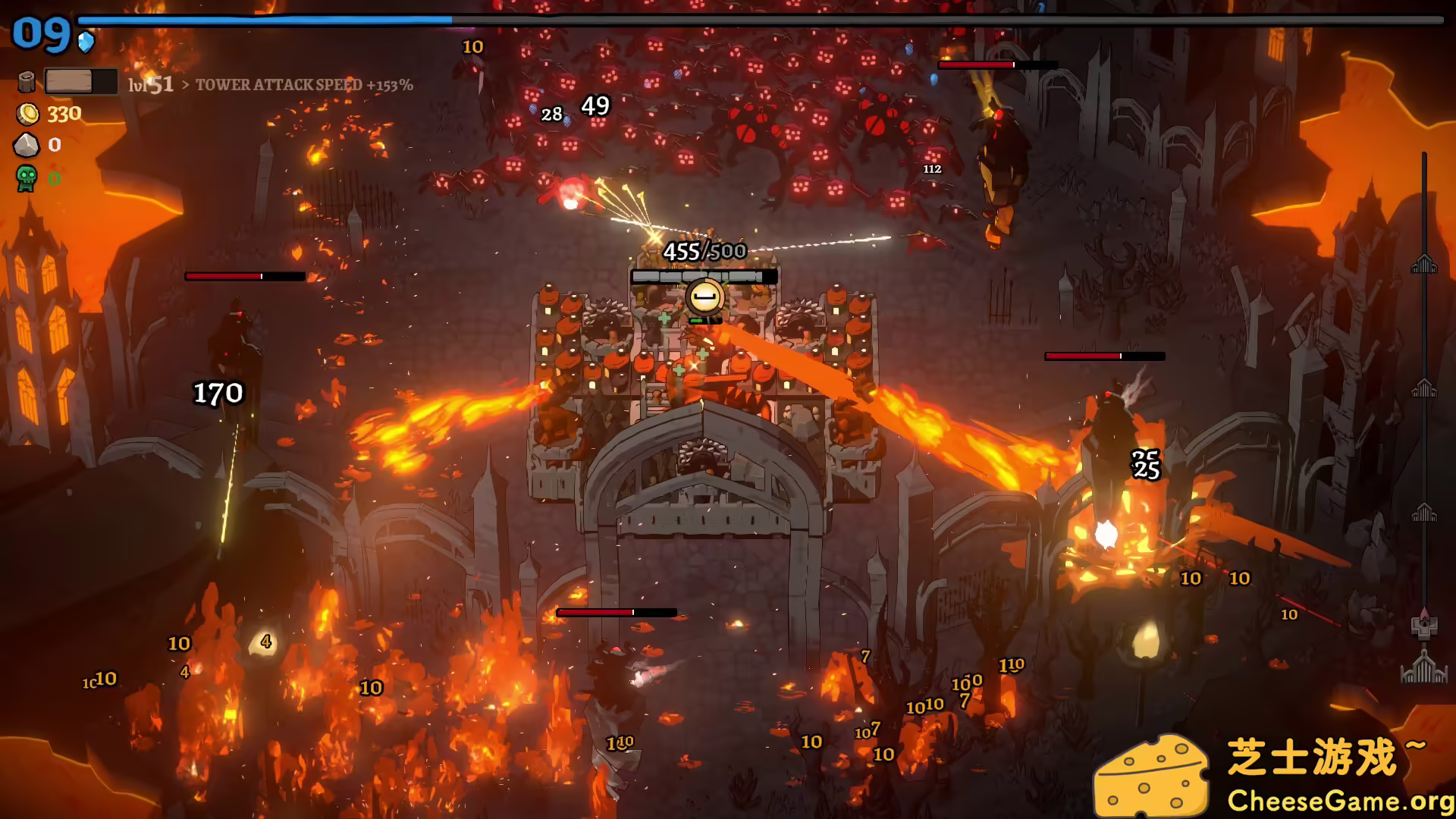Click the gold coin icon showing 330
Screen dimensions: 1456x819
point(26,114)
